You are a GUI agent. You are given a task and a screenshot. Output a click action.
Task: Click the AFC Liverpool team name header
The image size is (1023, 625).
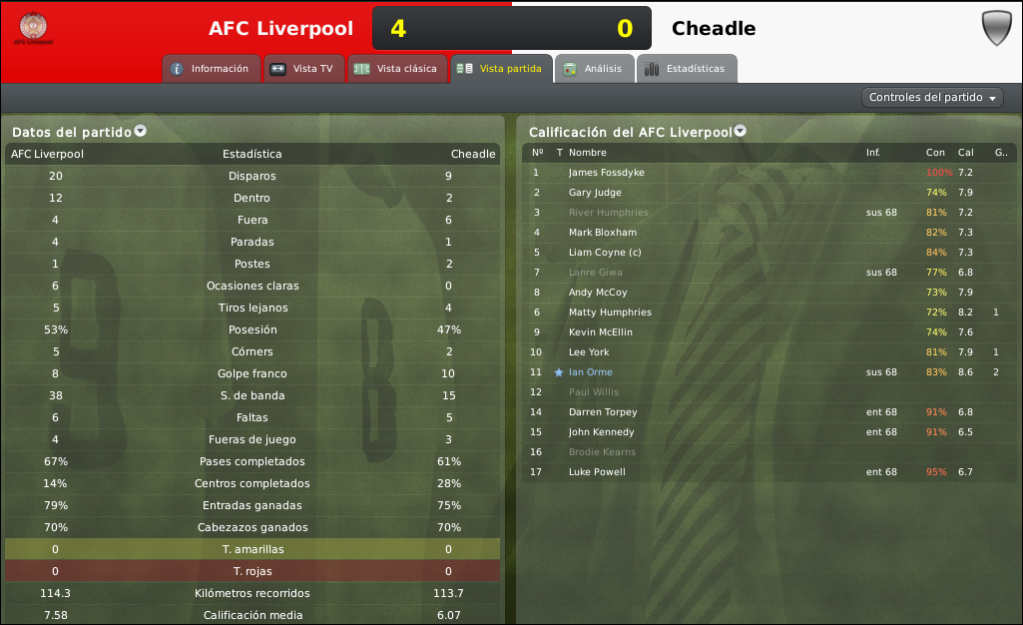coord(281,28)
